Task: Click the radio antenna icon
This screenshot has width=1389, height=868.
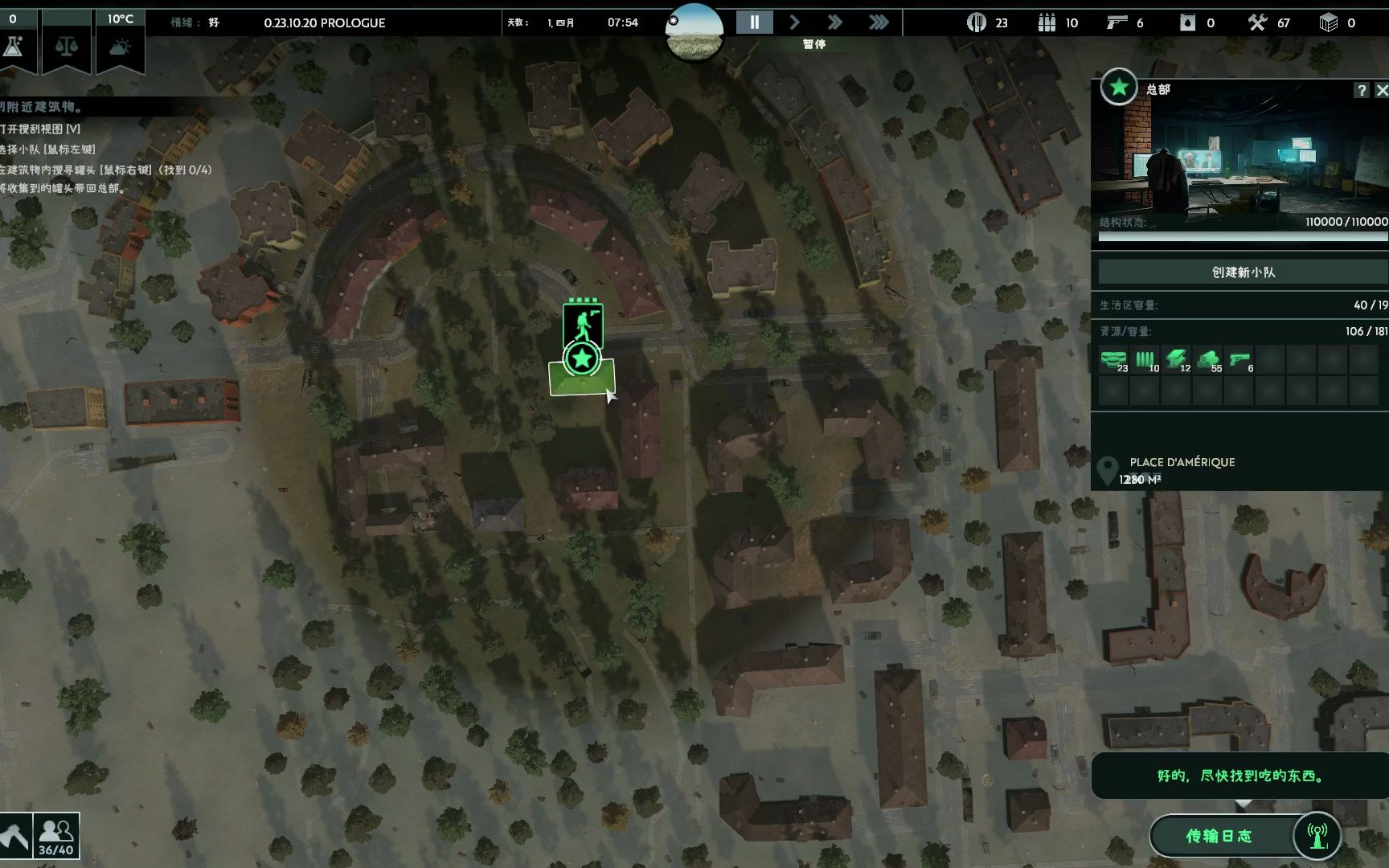Action: (x=1317, y=836)
